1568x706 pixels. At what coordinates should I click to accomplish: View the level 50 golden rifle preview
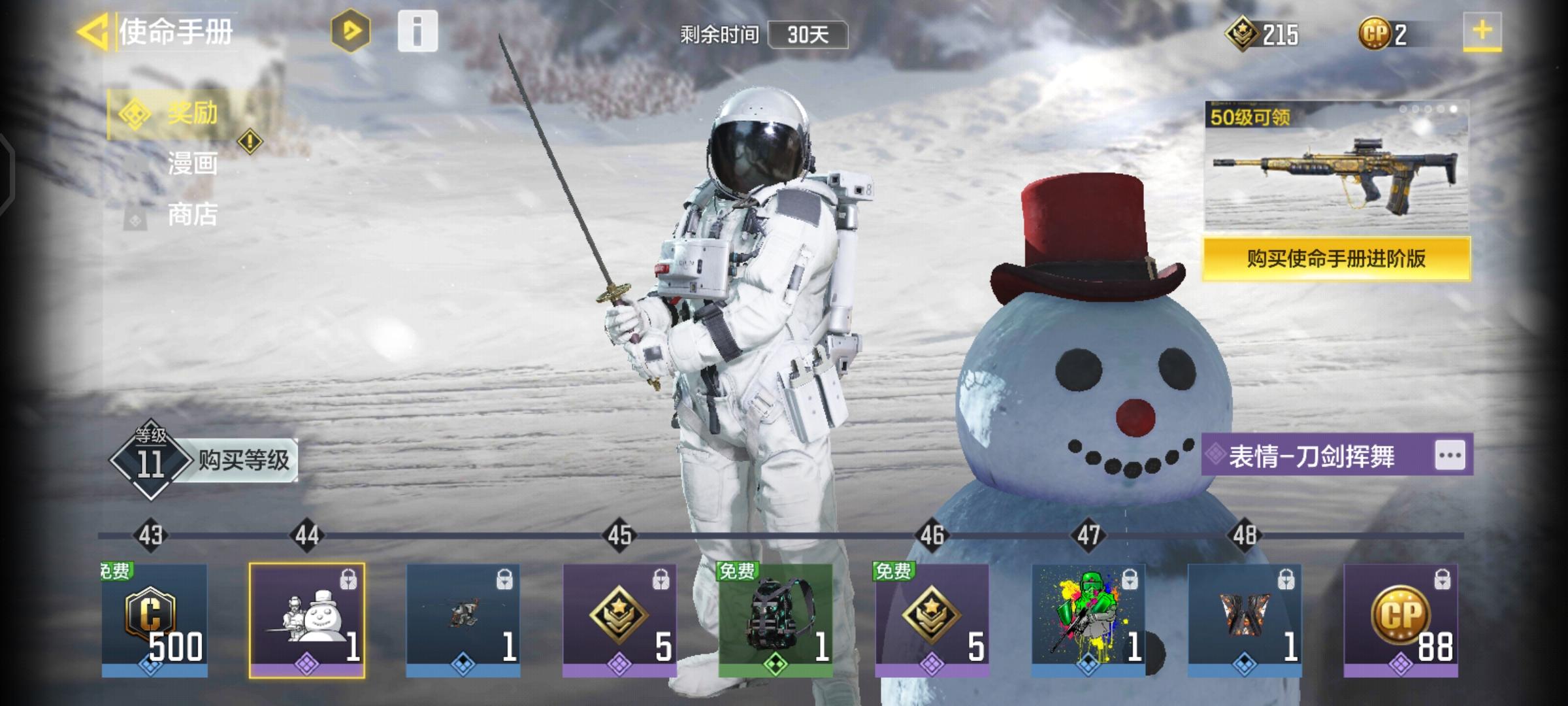pos(1336,167)
